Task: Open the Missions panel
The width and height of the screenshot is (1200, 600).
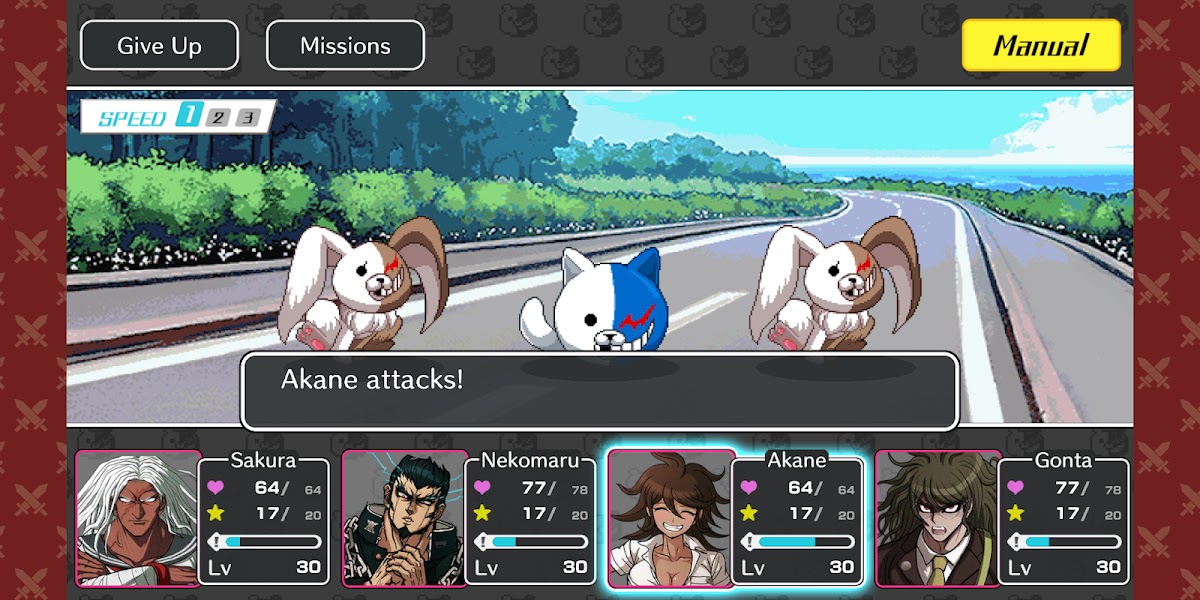Action: click(345, 46)
